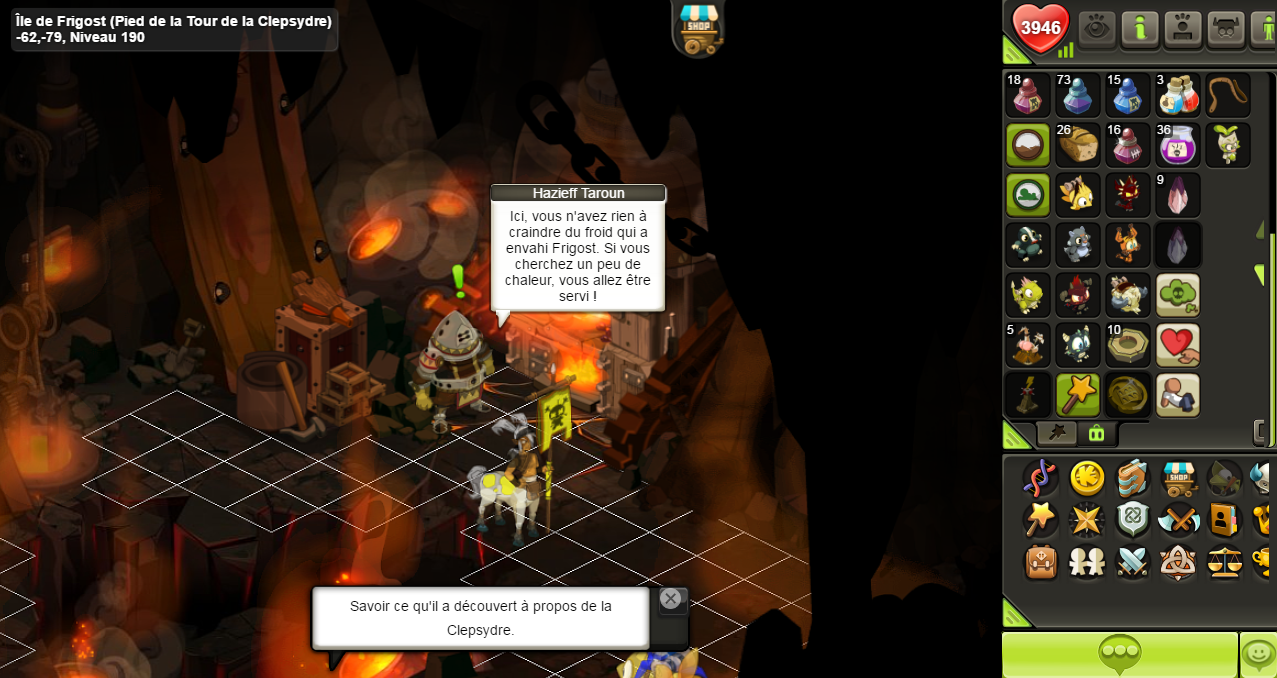Viewport: 1277px width, 678px height.
Task: Open the golden balance scales menu
Action: tap(1224, 562)
